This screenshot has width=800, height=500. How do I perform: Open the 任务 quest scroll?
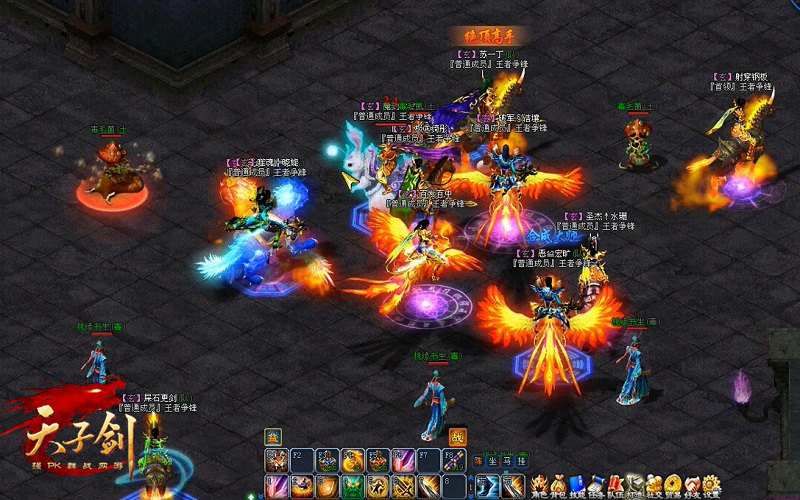(x=596, y=483)
